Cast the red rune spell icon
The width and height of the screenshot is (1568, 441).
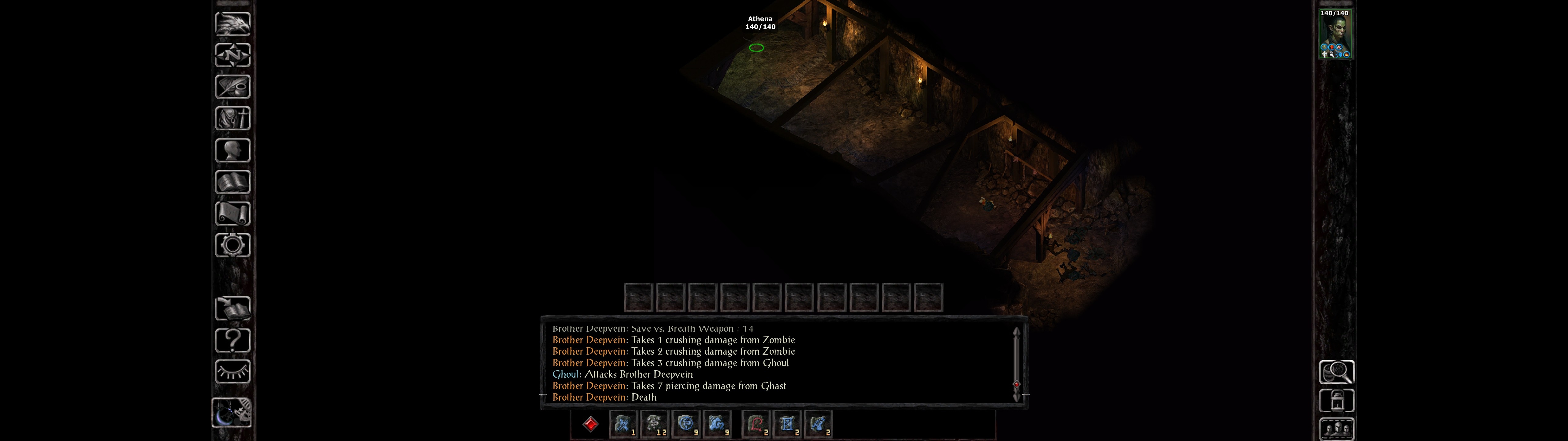[756, 424]
